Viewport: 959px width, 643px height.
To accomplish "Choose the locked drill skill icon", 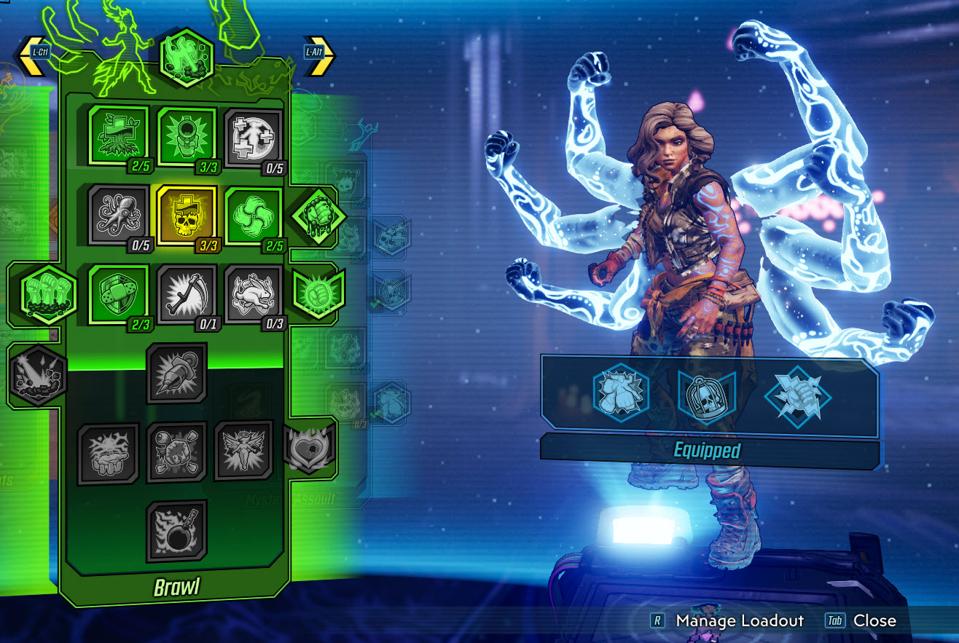I will pyautogui.click(x=177, y=372).
